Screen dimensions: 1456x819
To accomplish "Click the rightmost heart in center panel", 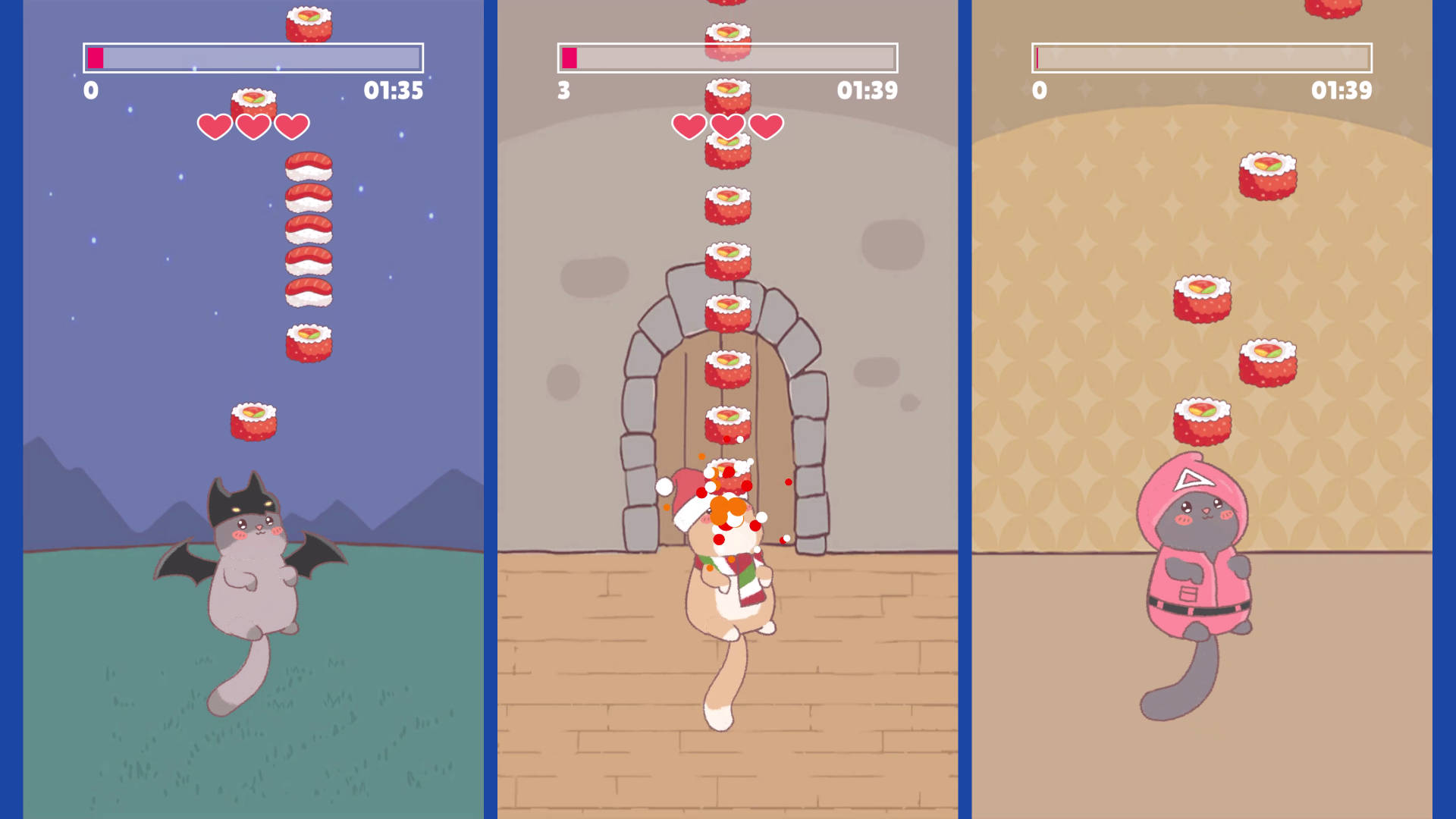I will pos(767,125).
